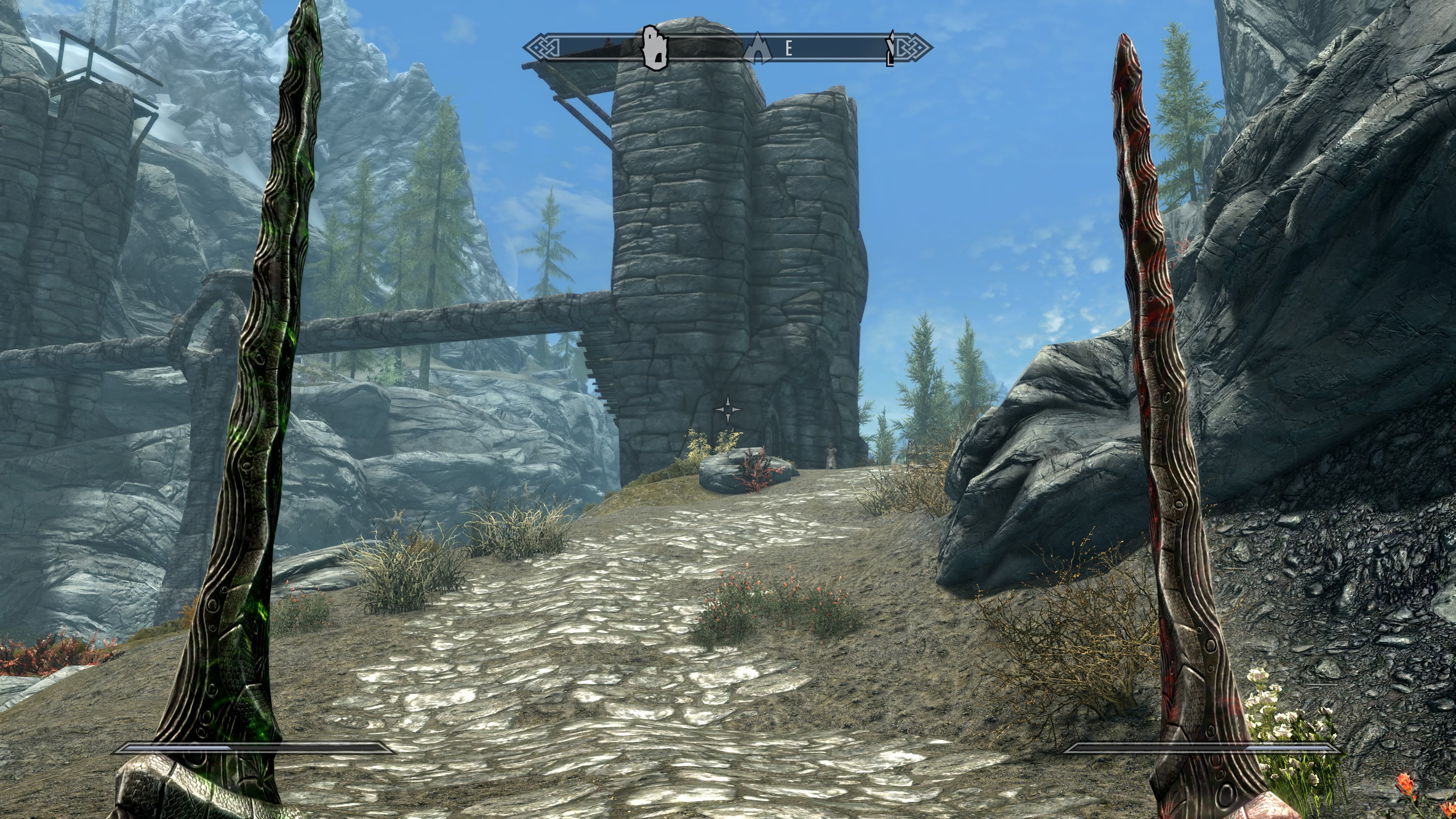Click the East letter on the compass

[x=789, y=49]
